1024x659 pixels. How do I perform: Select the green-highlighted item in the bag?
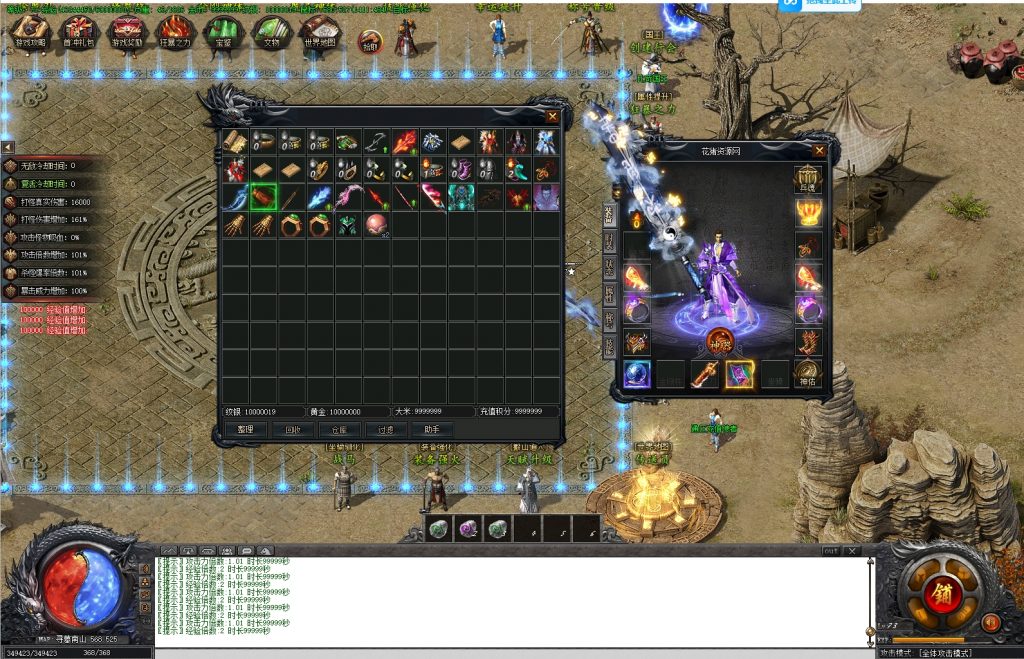coord(263,197)
